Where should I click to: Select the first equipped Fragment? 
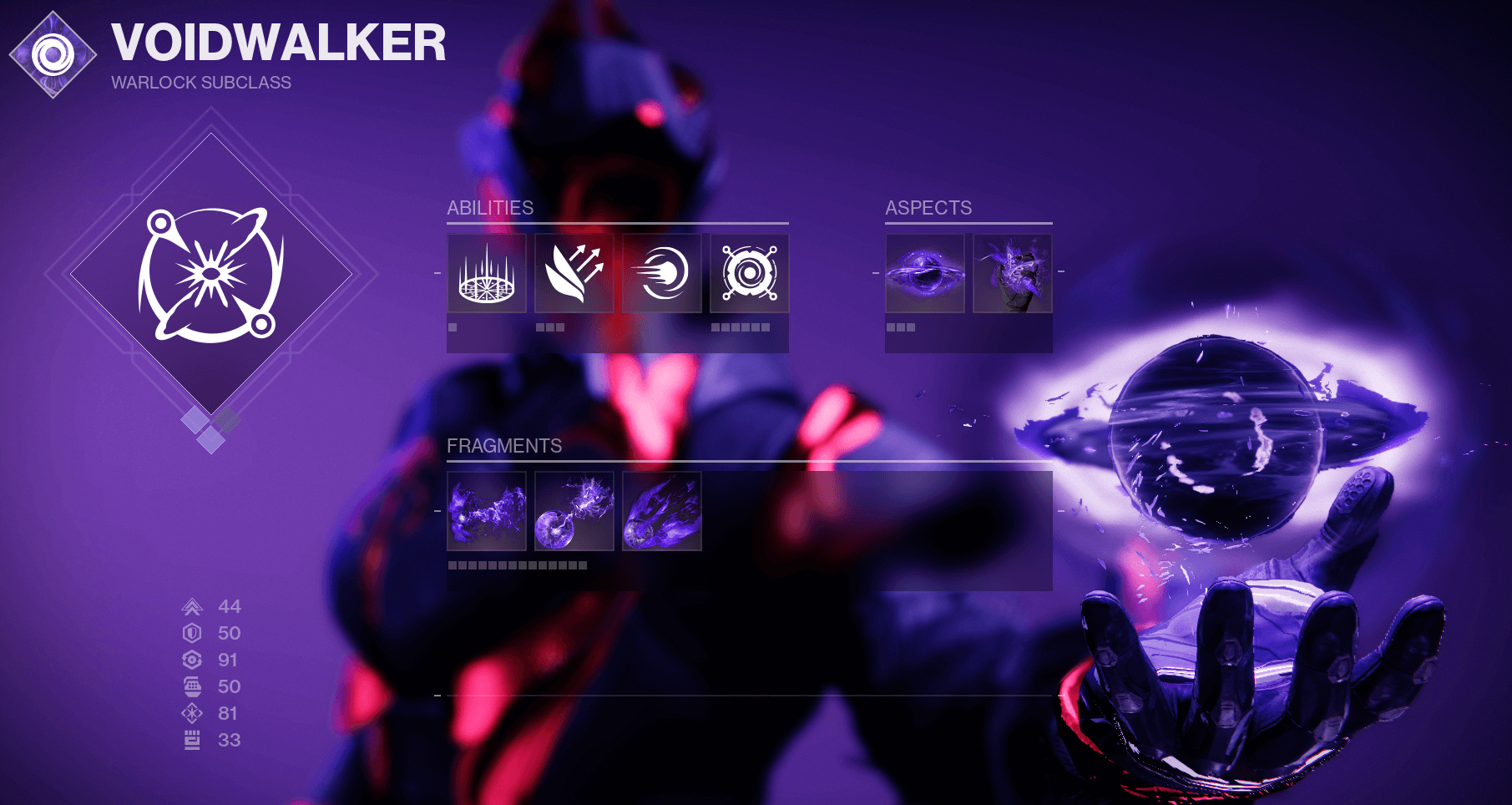tap(487, 512)
